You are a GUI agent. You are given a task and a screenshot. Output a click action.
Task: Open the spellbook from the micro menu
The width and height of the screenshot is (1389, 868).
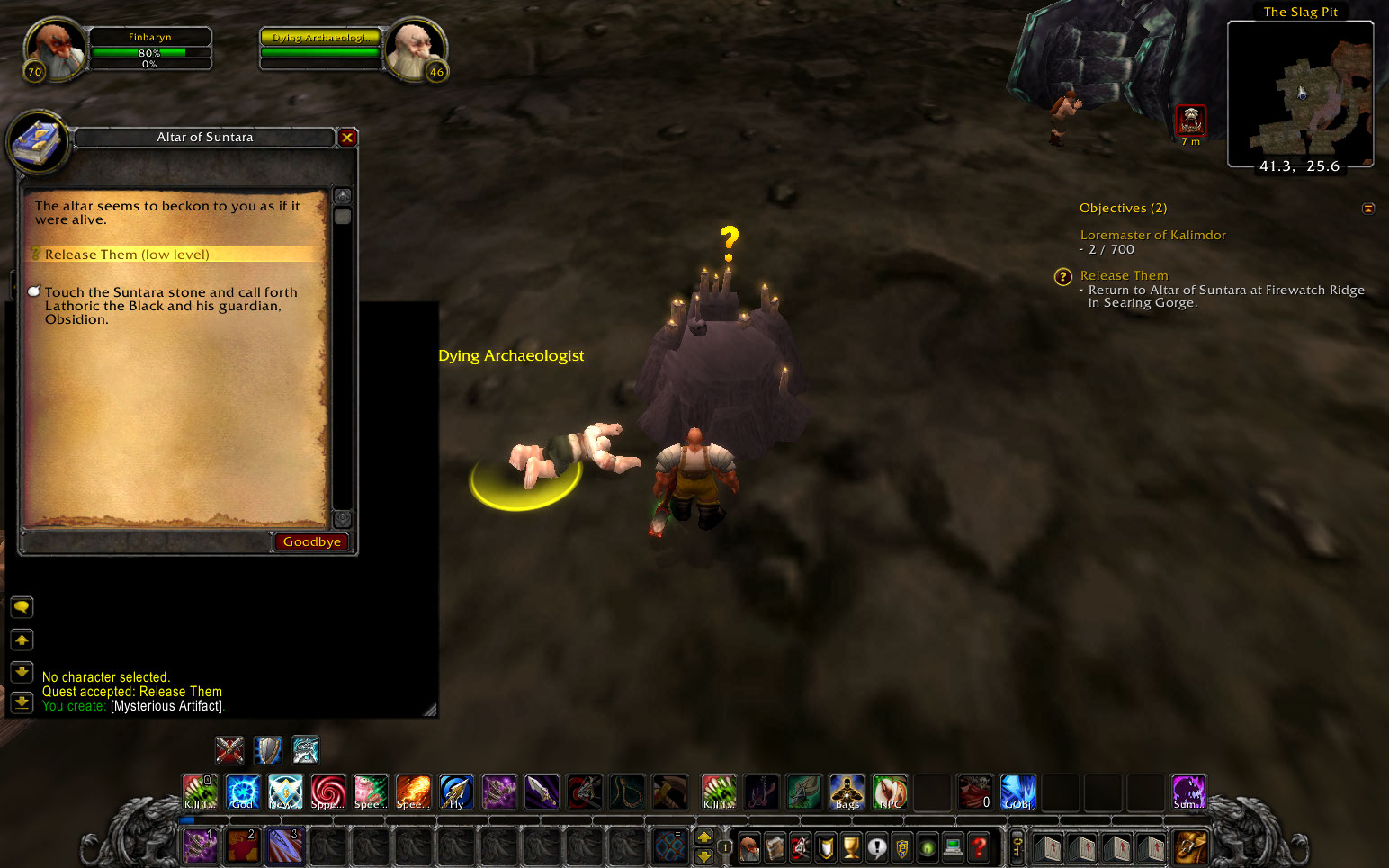775,847
